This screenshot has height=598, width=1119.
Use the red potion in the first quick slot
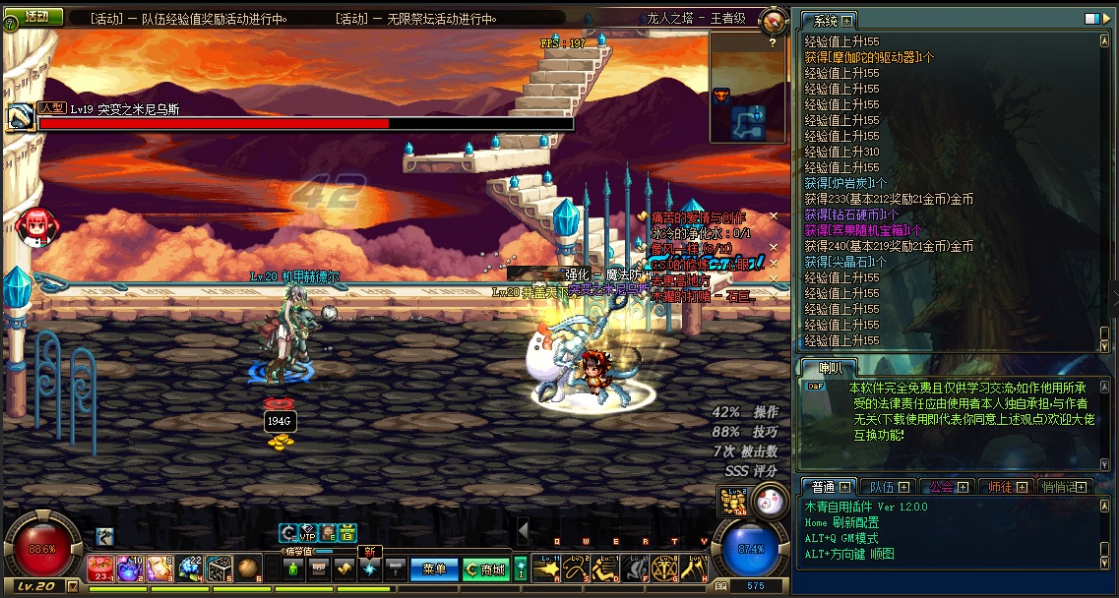(101, 568)
